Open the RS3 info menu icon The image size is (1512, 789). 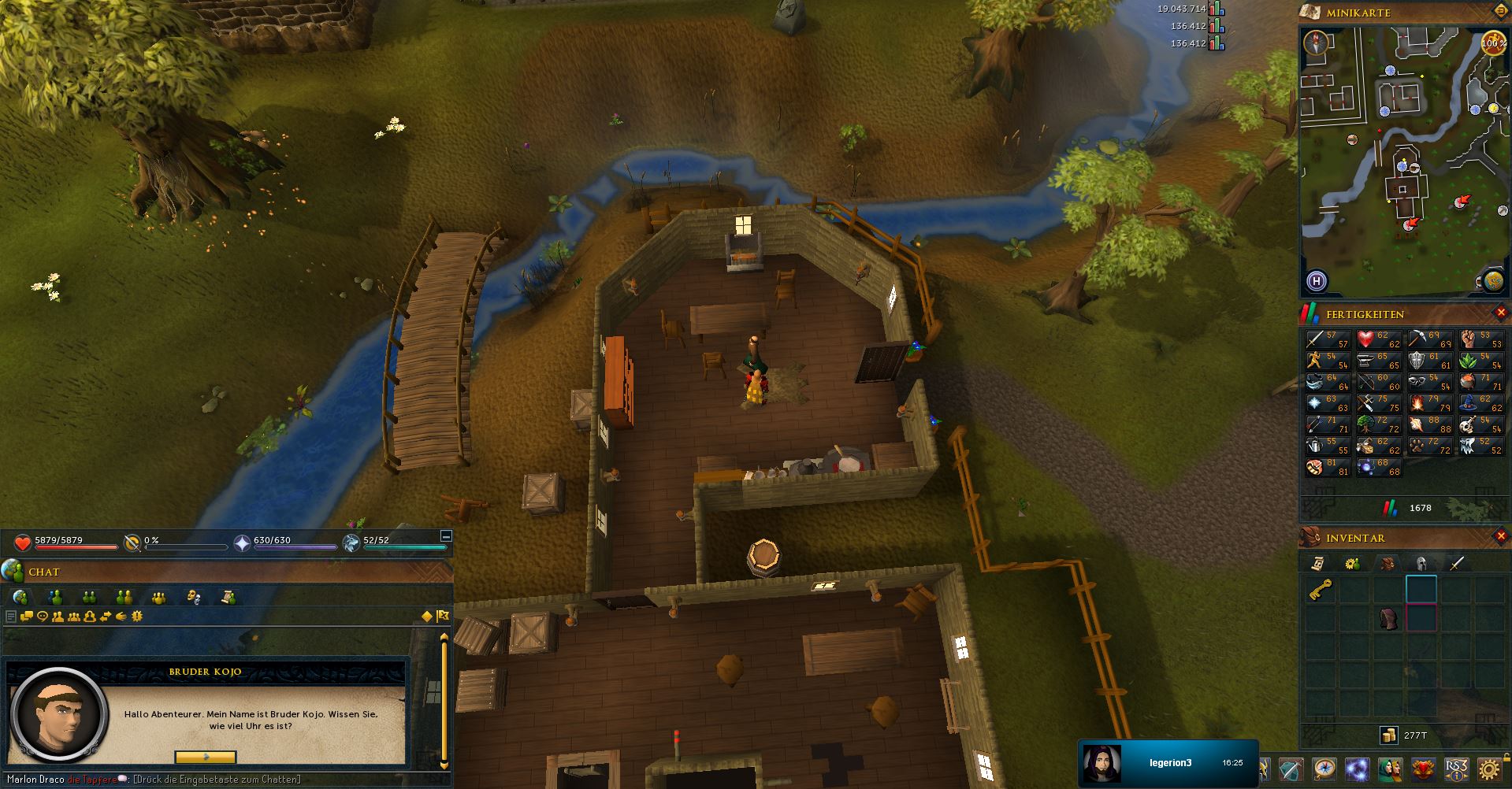point(1456,769)
